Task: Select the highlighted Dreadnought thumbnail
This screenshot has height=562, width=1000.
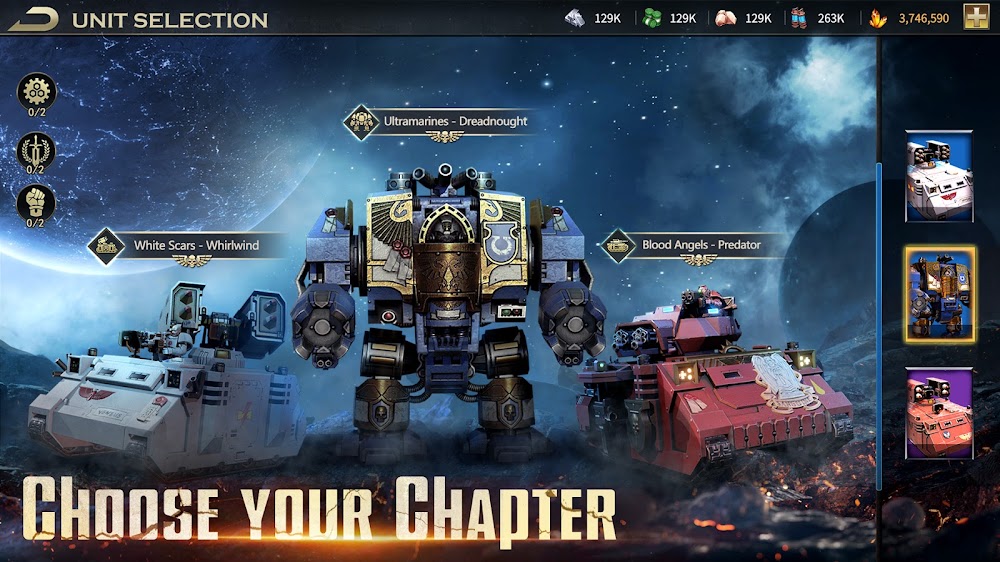Action: pos(940,295)
